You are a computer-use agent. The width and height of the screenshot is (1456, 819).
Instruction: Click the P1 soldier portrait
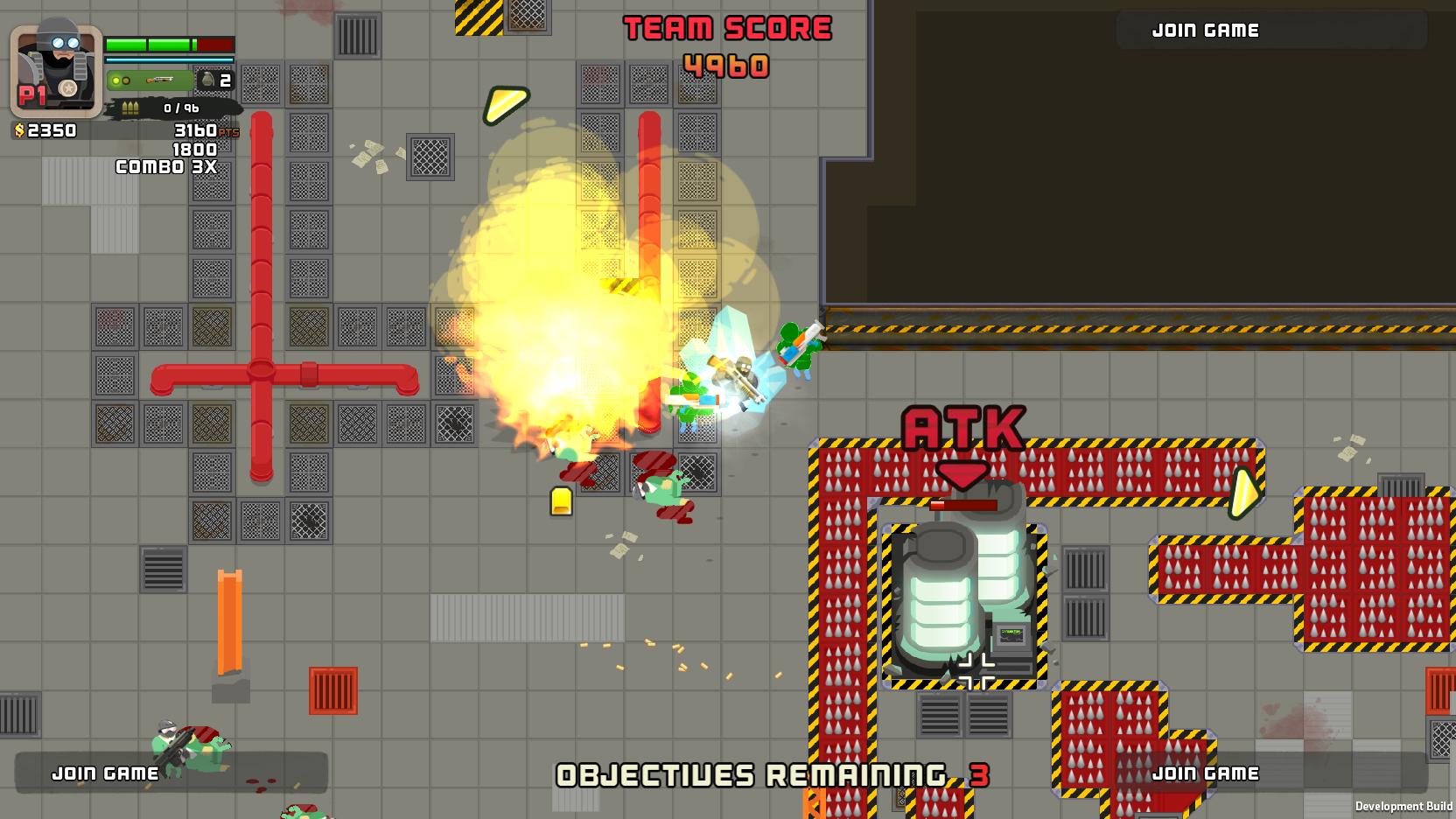click(x=55, y=69)
